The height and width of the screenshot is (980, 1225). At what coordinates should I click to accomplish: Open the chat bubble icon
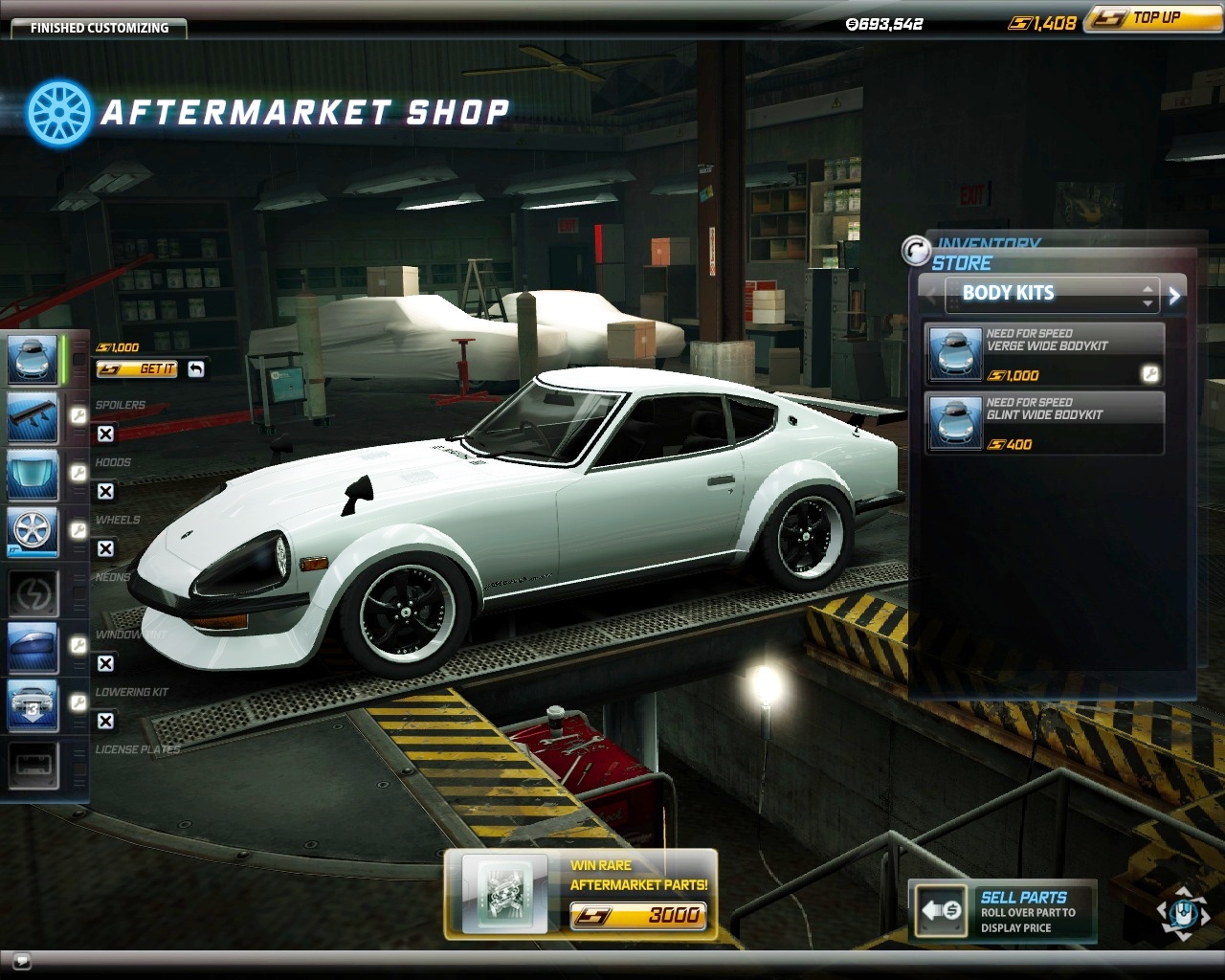21,961
